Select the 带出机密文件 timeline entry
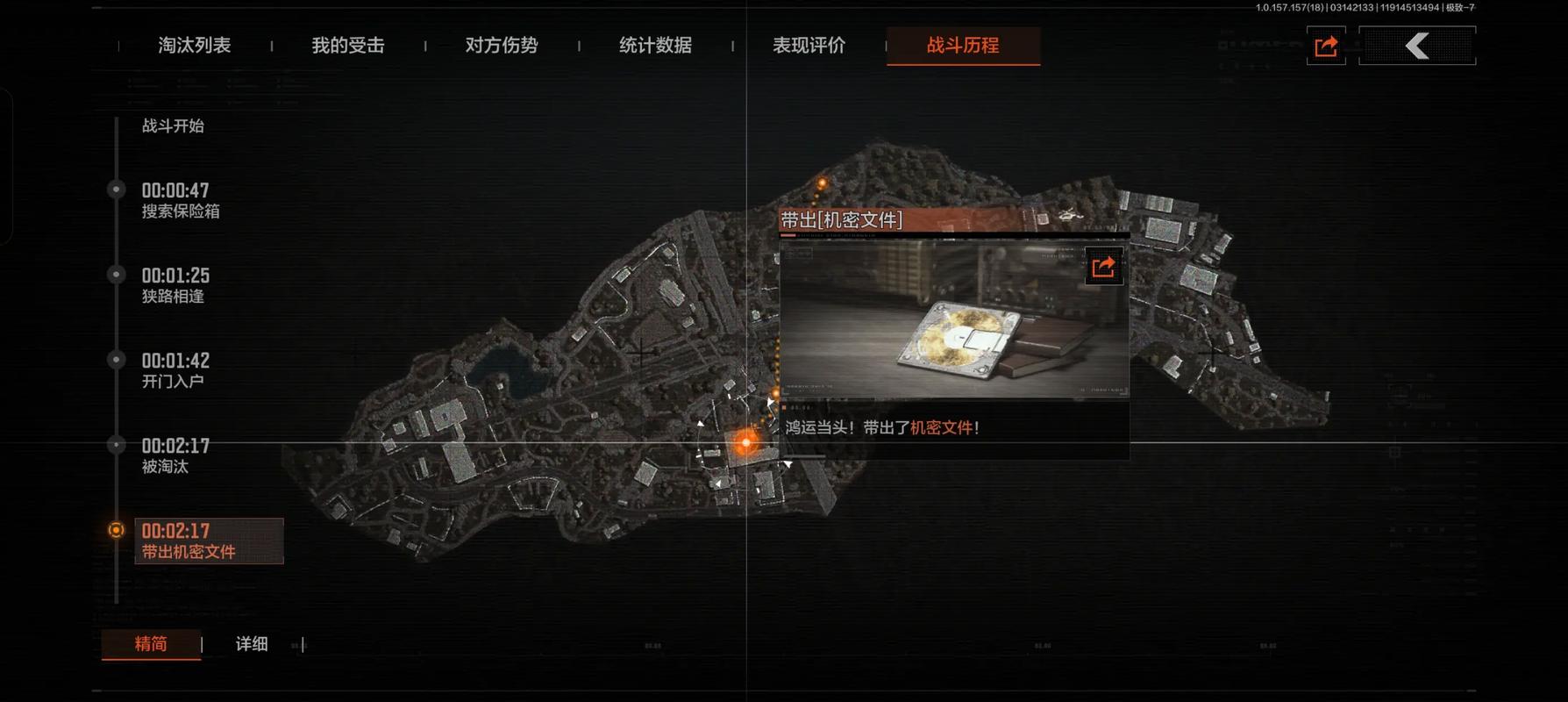 208,541
